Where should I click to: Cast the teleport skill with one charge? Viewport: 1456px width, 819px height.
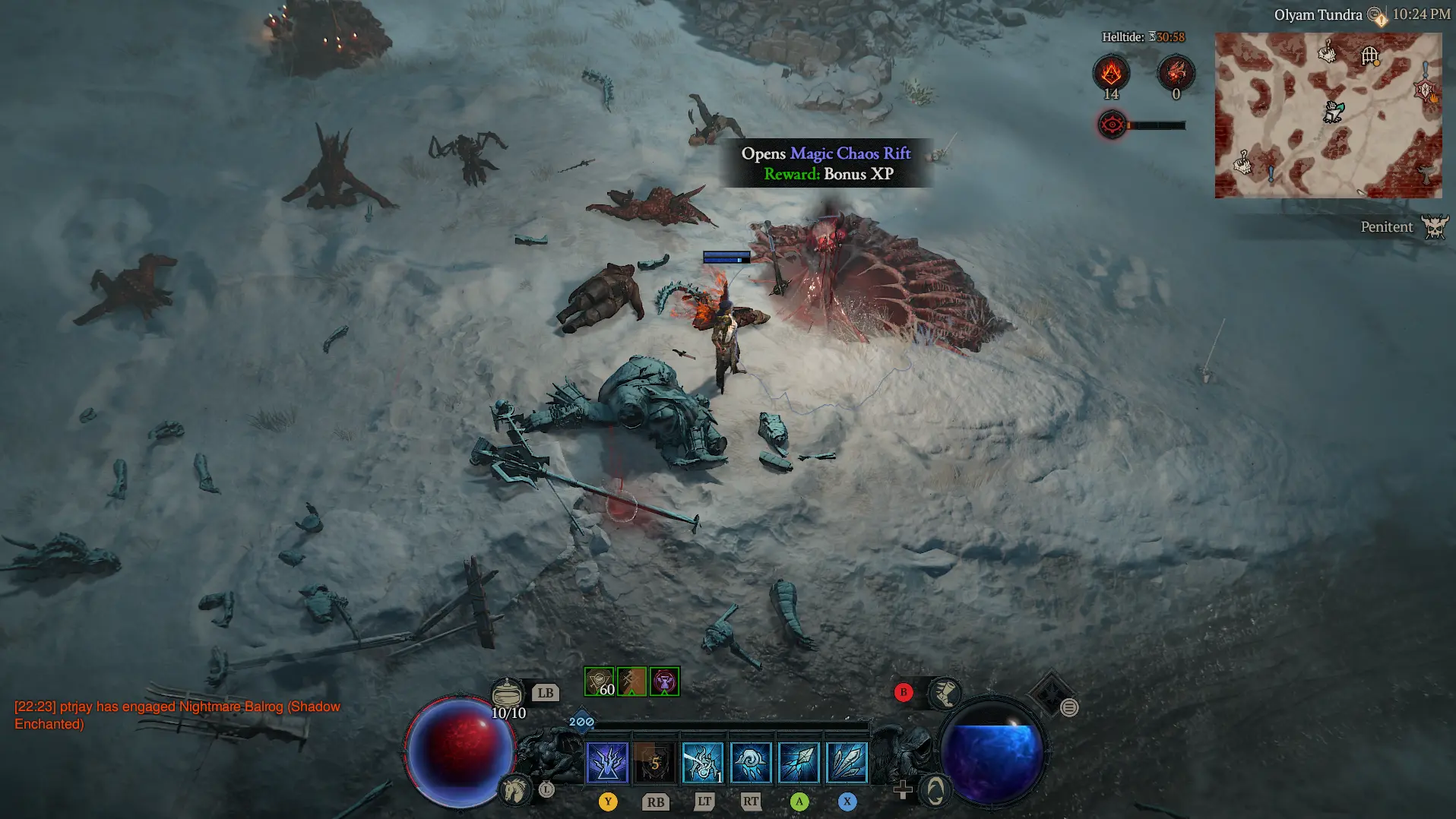pyautogui.click(x=702, y=763)
